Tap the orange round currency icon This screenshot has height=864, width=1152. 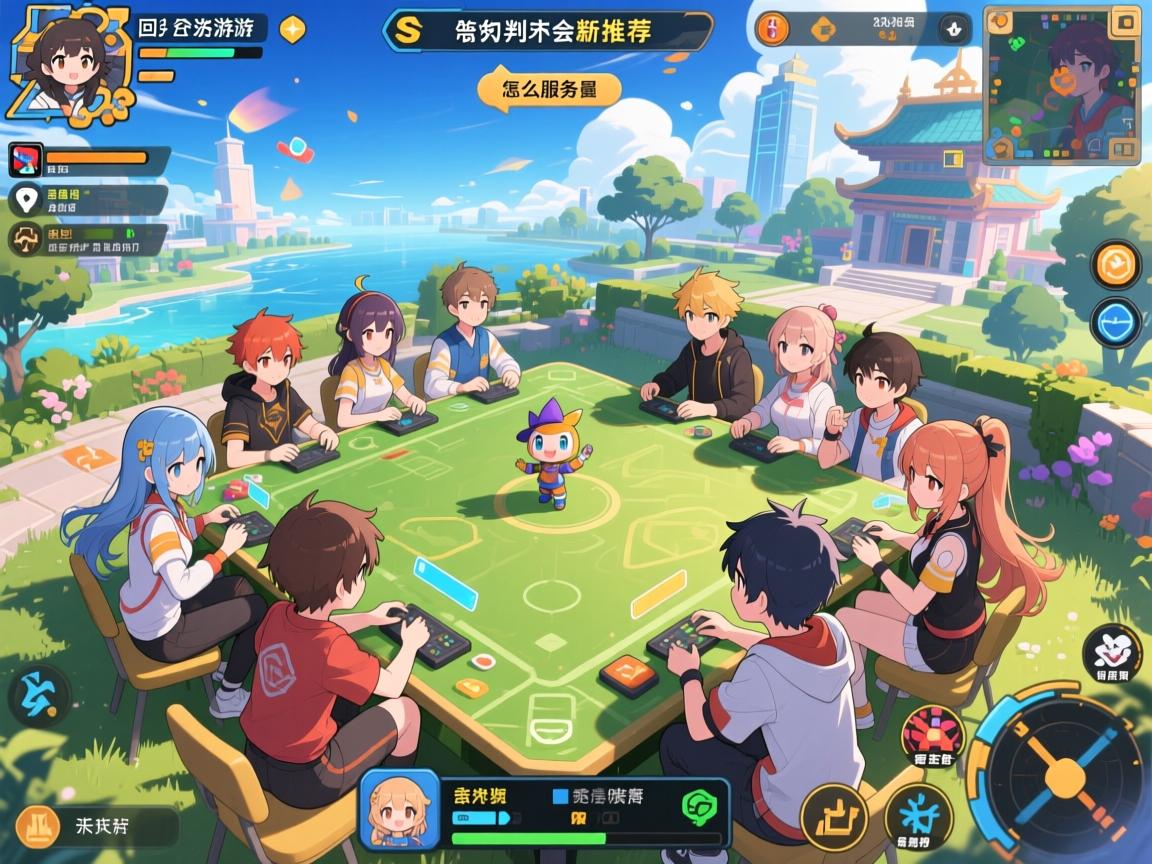pyautogui.click(x=772, y=29)
